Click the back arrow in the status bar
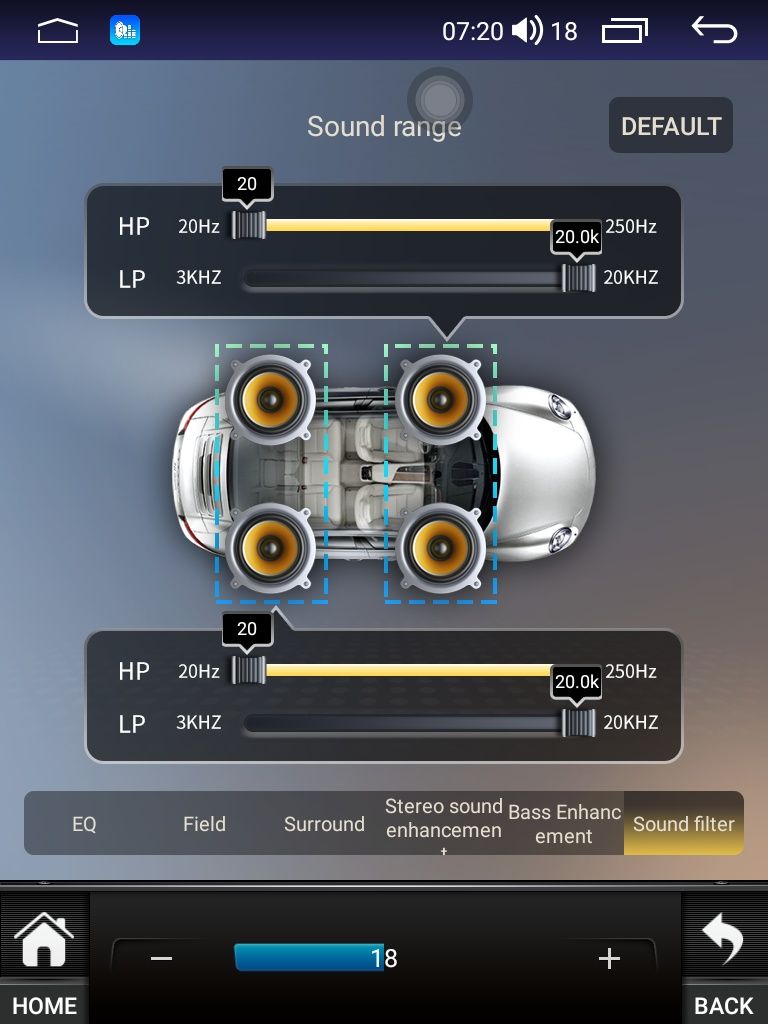Image resolution: width=768 pixels, height=1024 pixels. [714, 31]
